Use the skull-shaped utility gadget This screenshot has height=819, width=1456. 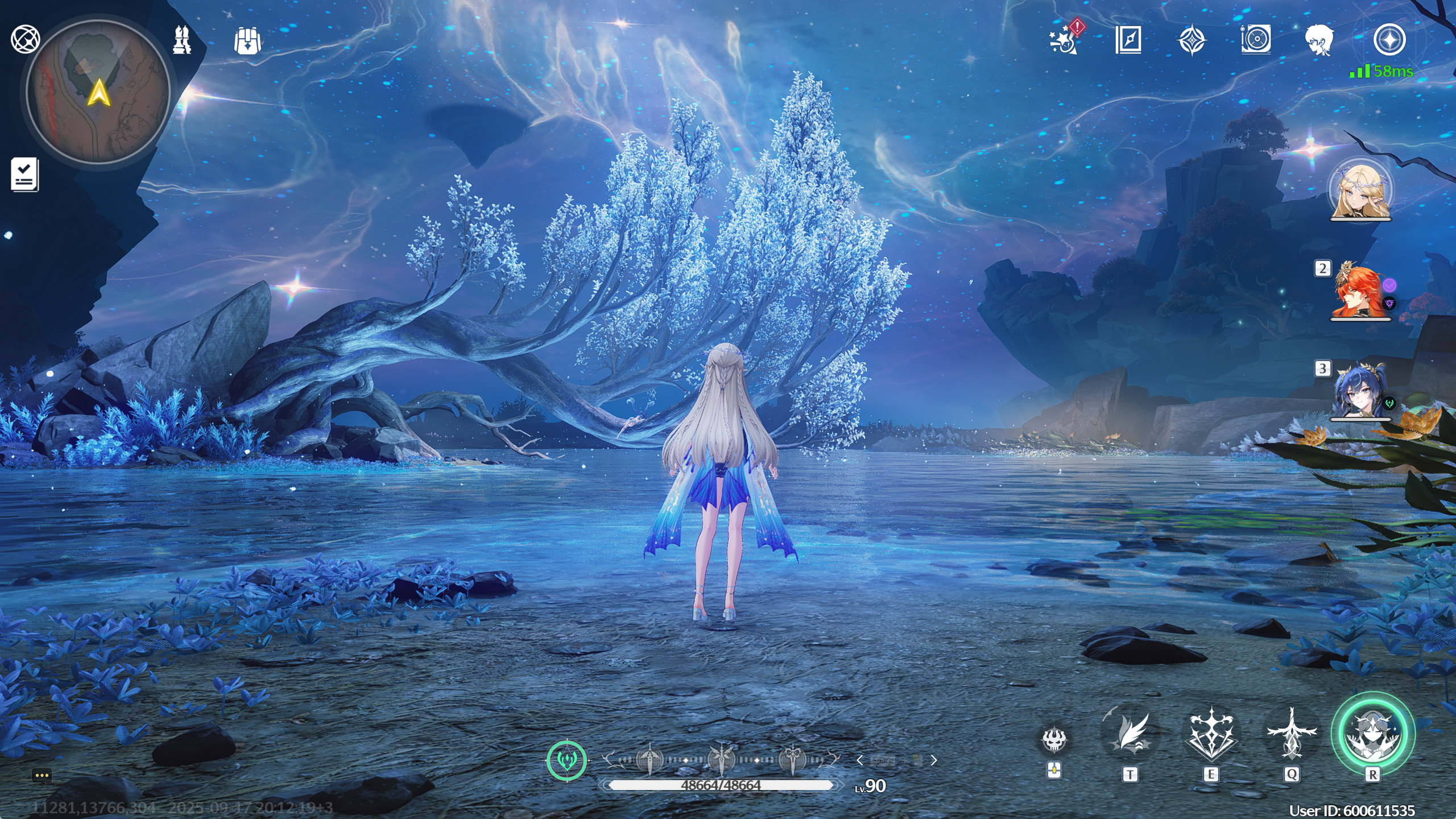(1054, 740)
